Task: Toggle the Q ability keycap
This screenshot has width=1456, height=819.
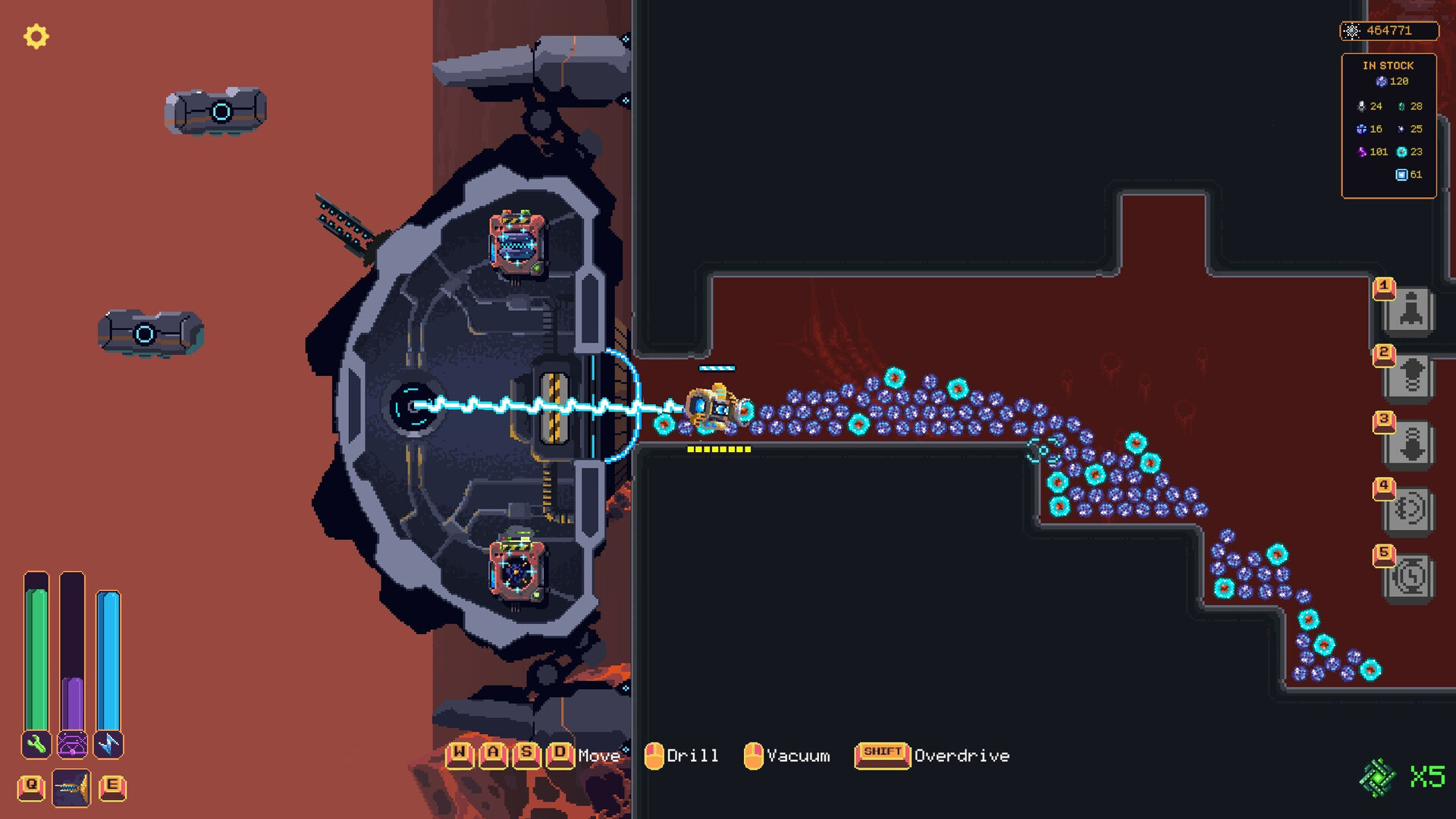Action: [30, 787]
